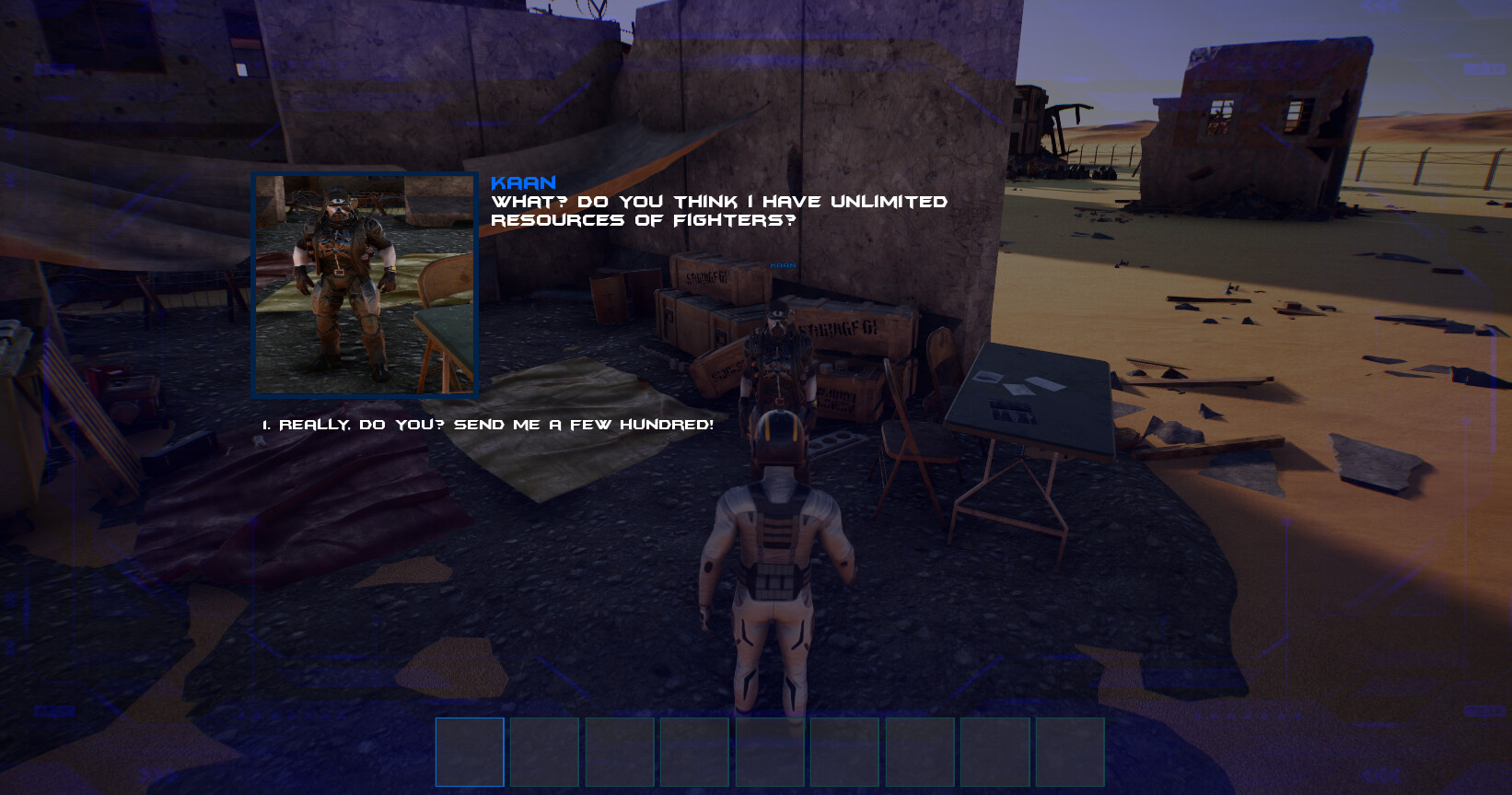1512x795 pixels.
Task: Select the third hotbar quickslot
Action: click(x=620, y=752)
